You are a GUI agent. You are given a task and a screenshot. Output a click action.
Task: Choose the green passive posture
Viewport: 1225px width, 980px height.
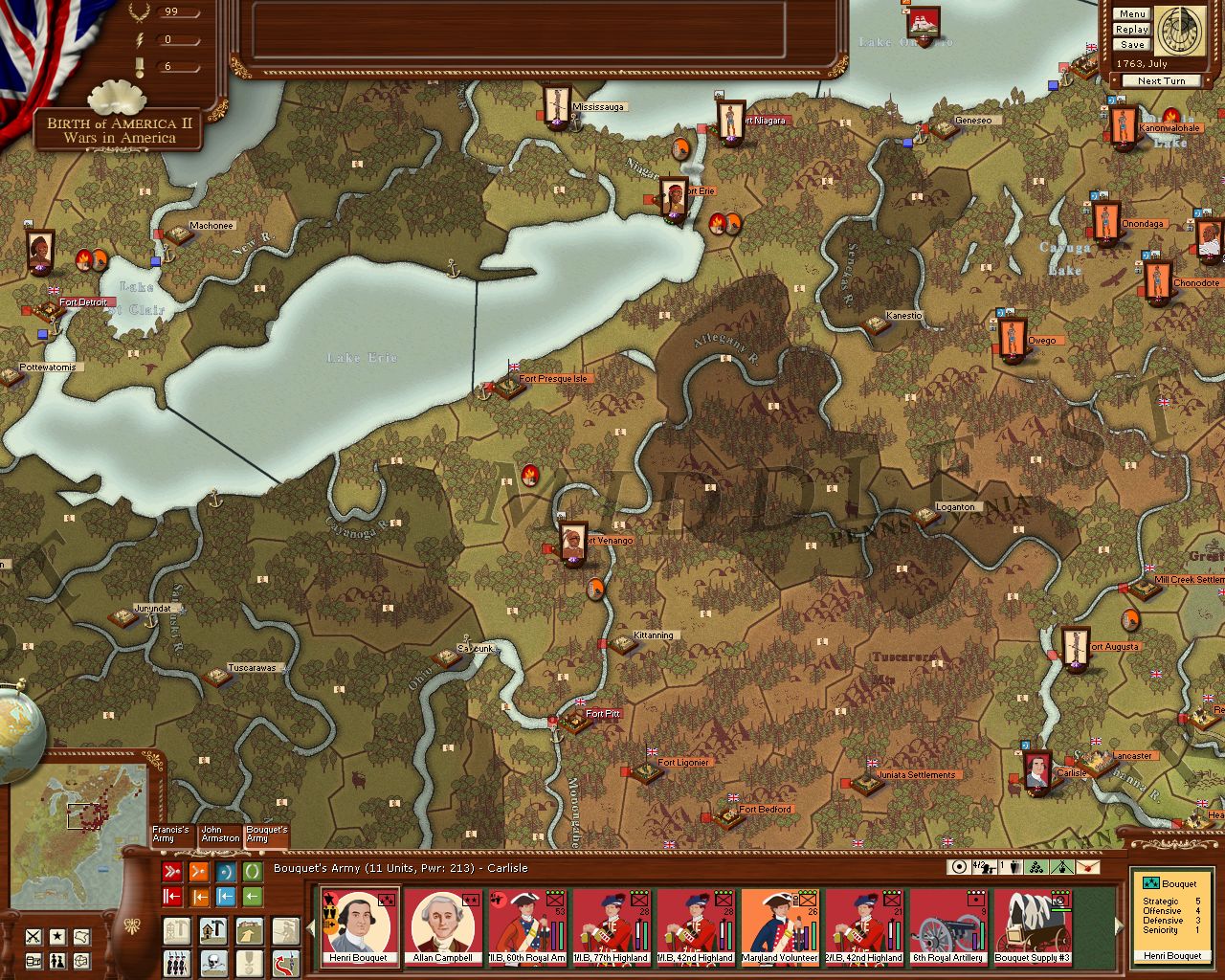[x=252, y=872]
